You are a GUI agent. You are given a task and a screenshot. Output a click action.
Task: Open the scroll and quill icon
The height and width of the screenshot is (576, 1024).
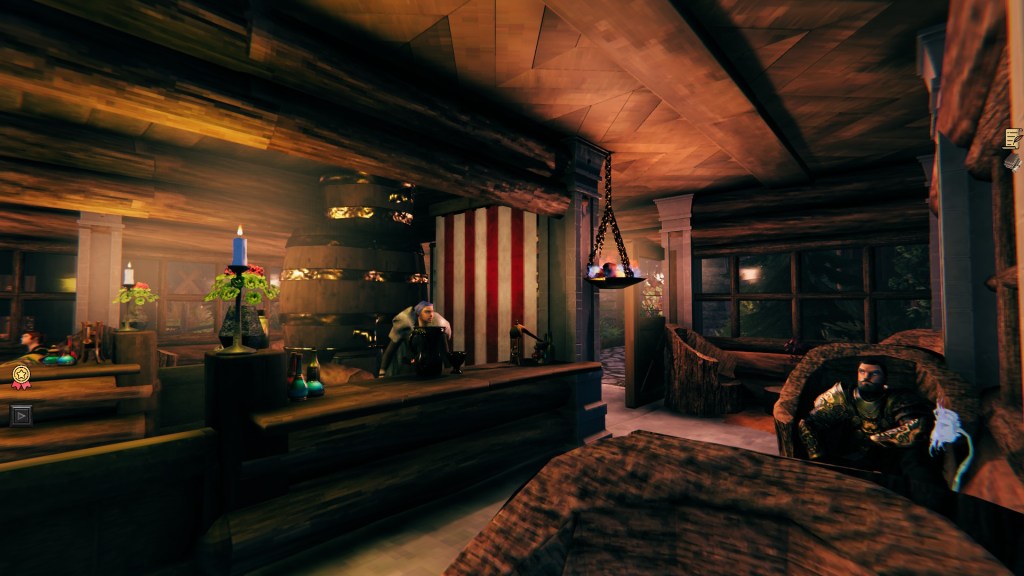1012,137
